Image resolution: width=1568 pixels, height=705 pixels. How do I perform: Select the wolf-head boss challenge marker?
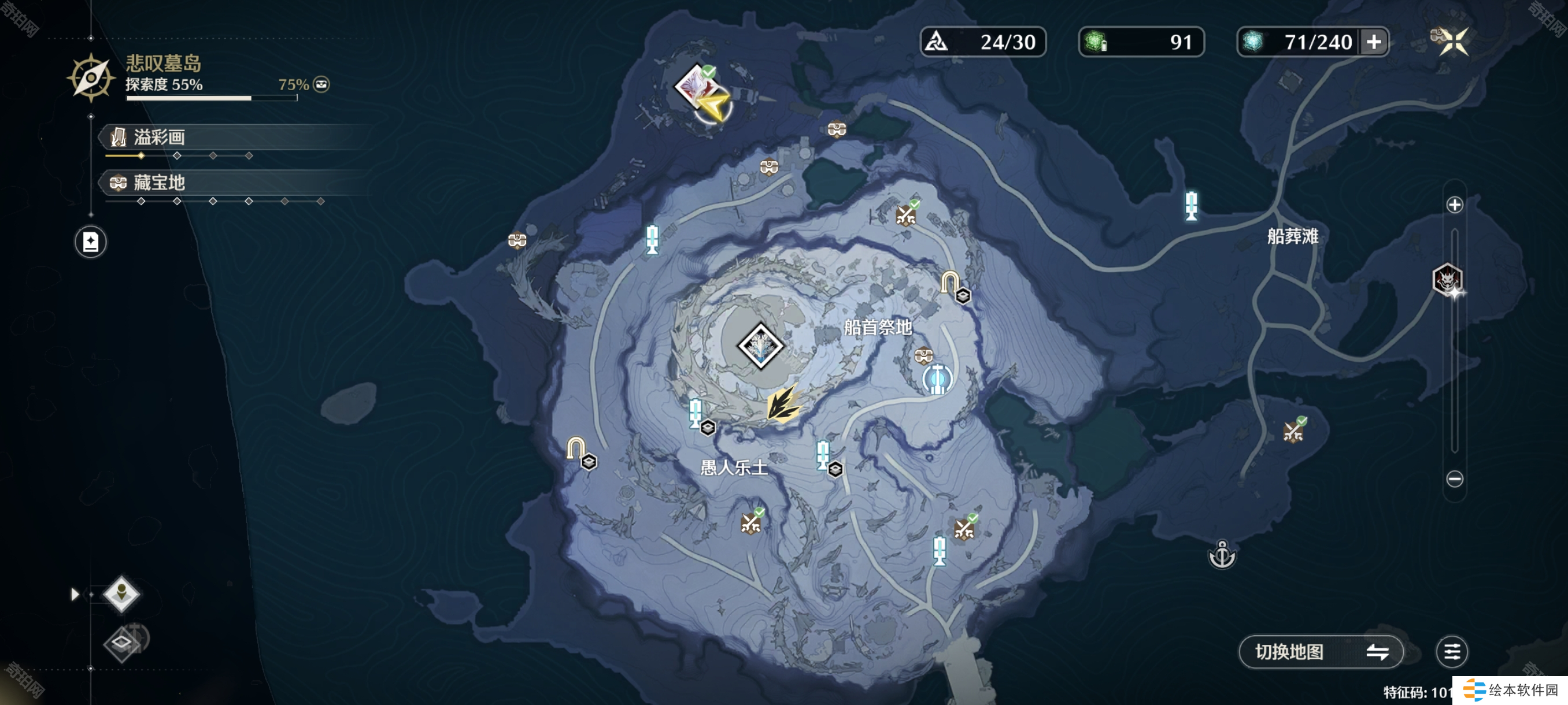coord(1447,280)
